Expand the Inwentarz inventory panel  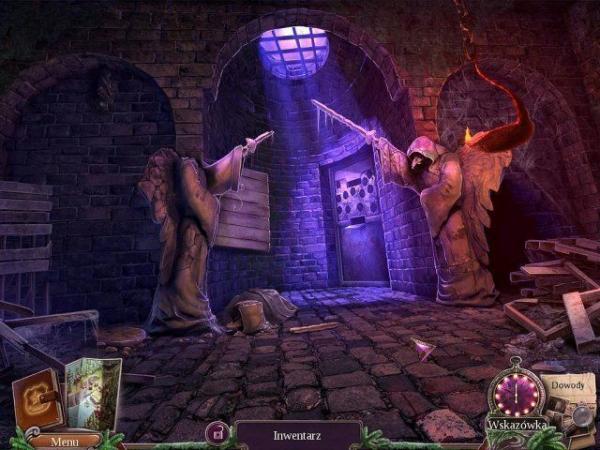[x=296, y=436]
